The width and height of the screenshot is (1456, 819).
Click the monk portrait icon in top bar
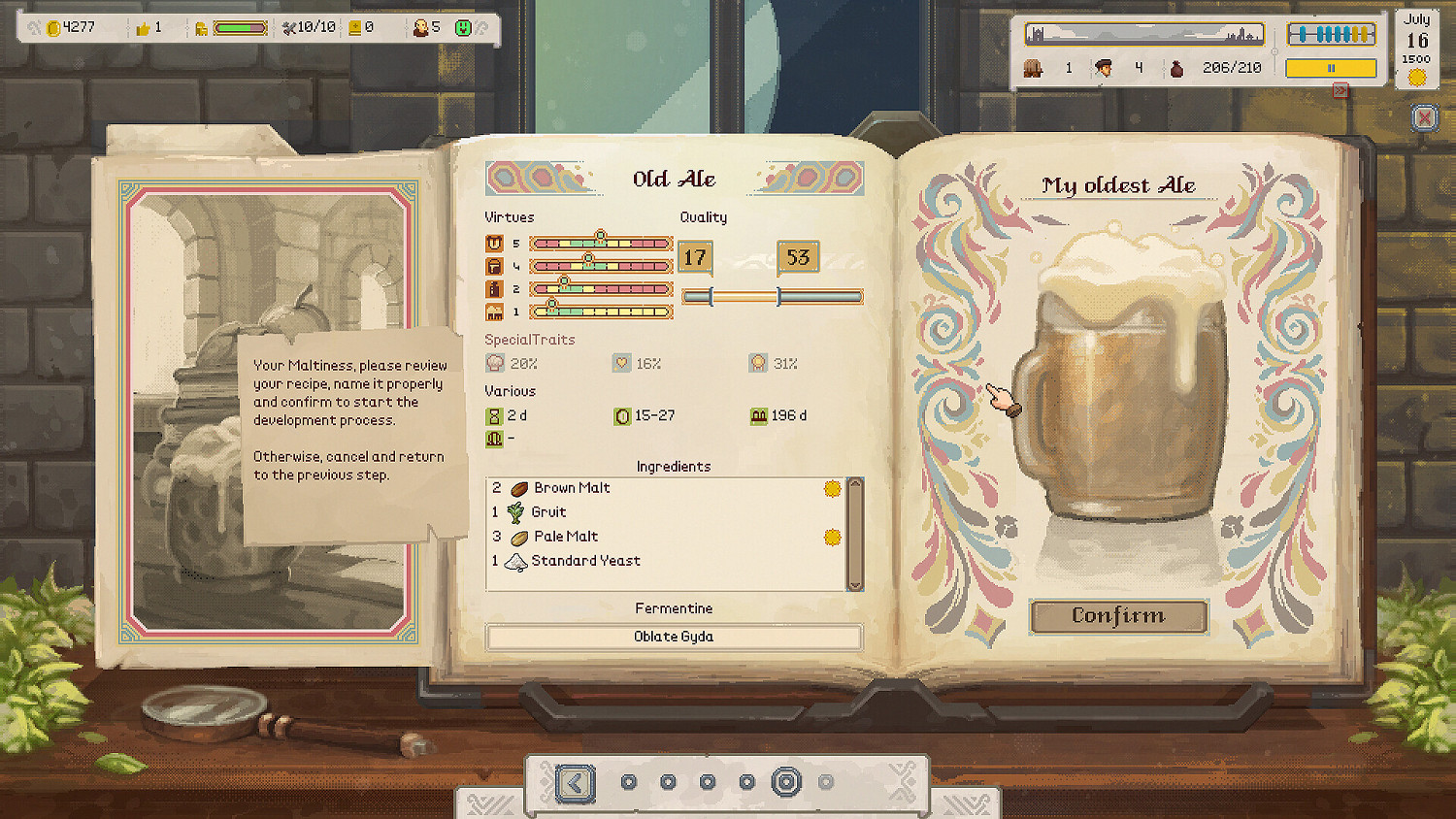(420, 27)
